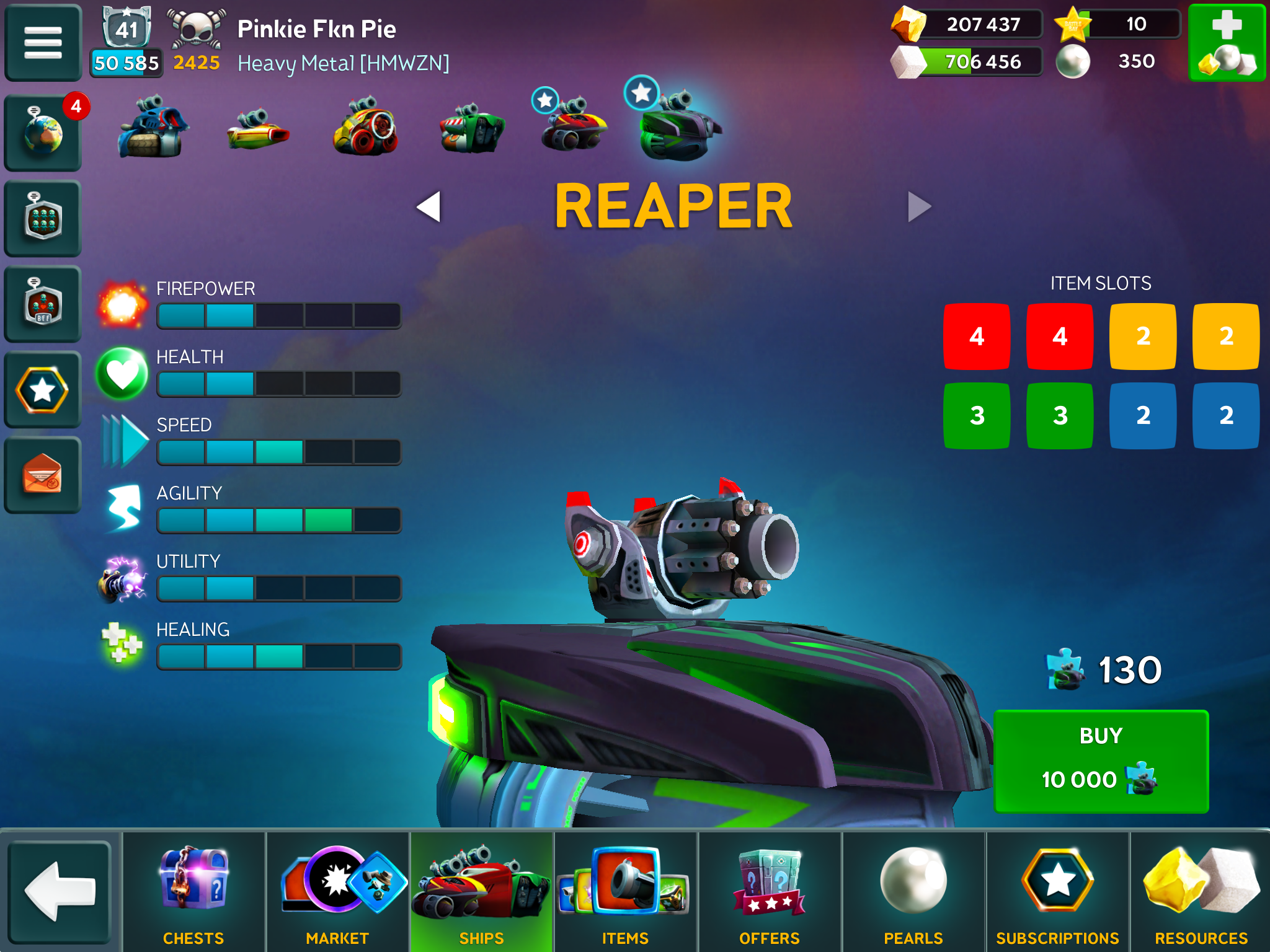
Task: Add currency with the green plus button
Action: [x=1226, y=42]
